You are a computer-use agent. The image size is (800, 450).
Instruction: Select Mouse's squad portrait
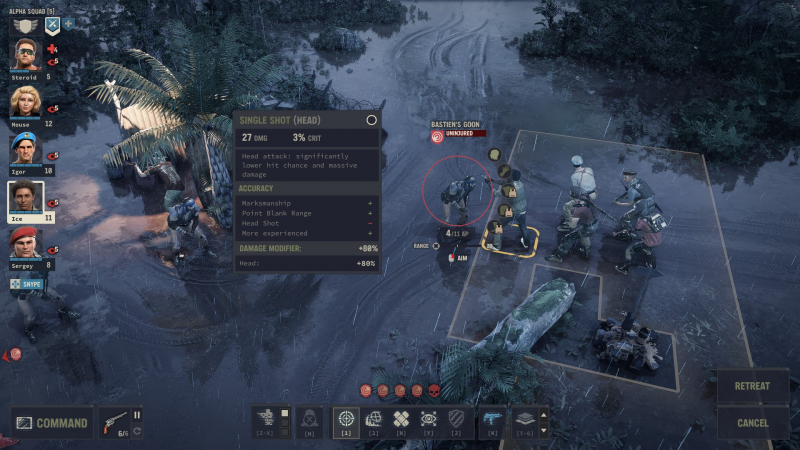pos(25,103)
